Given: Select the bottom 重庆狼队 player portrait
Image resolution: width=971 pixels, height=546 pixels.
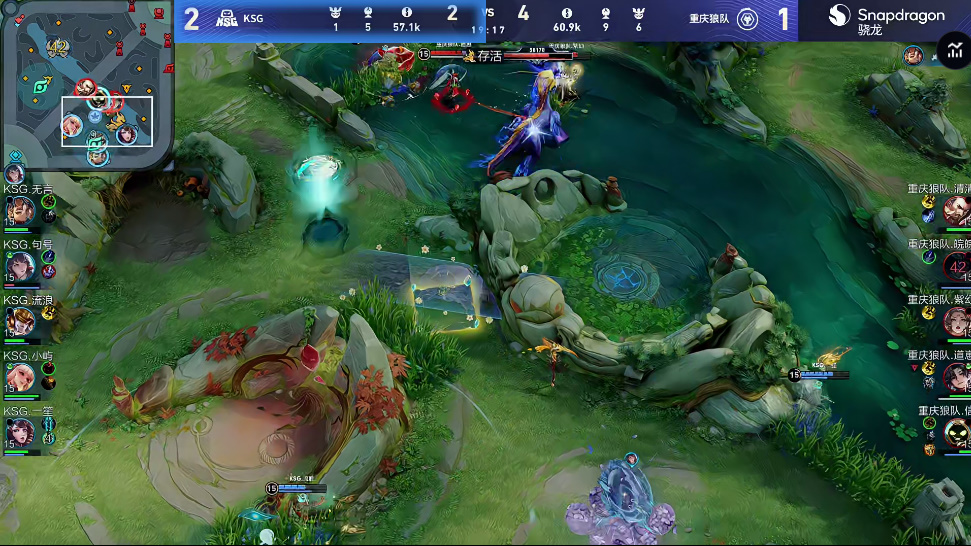Looking at the screenshot, I should pos(956,433).
